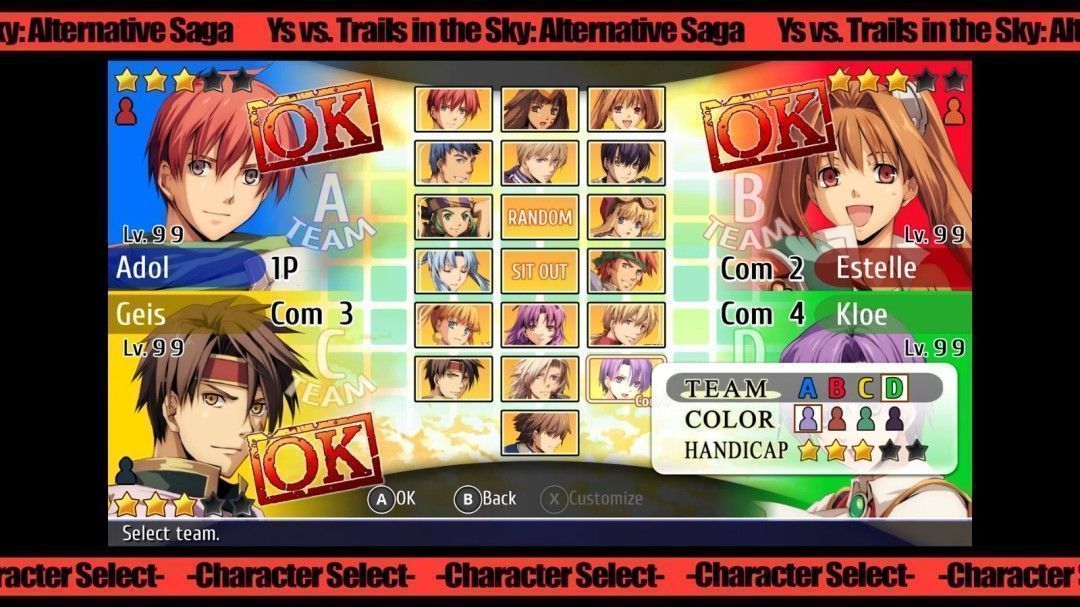Pick the white-haired character portrait tile
Image resolution: width=1080 pixels, height=607 pixels.
[540, 378]
